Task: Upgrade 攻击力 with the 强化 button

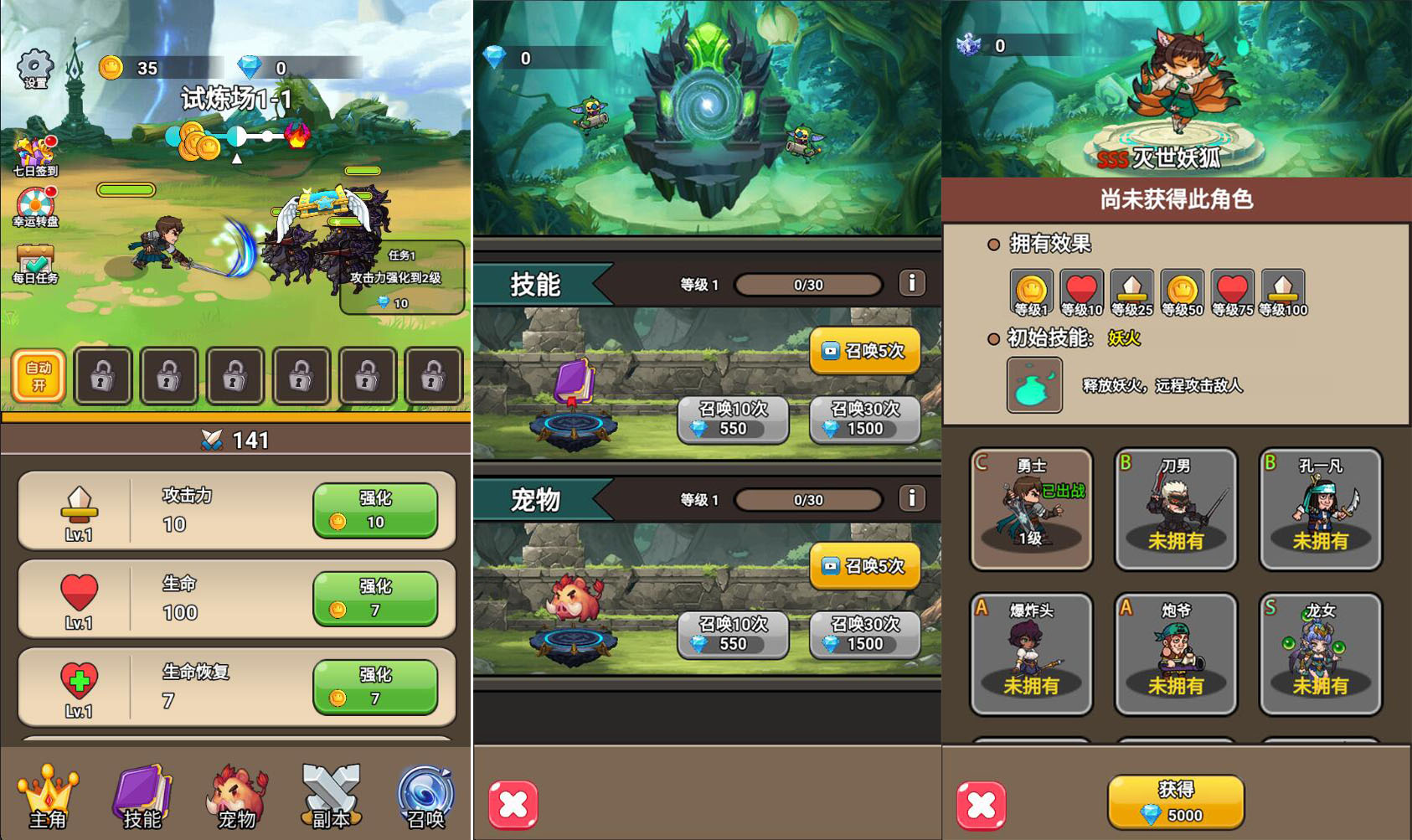Action: 375,510
